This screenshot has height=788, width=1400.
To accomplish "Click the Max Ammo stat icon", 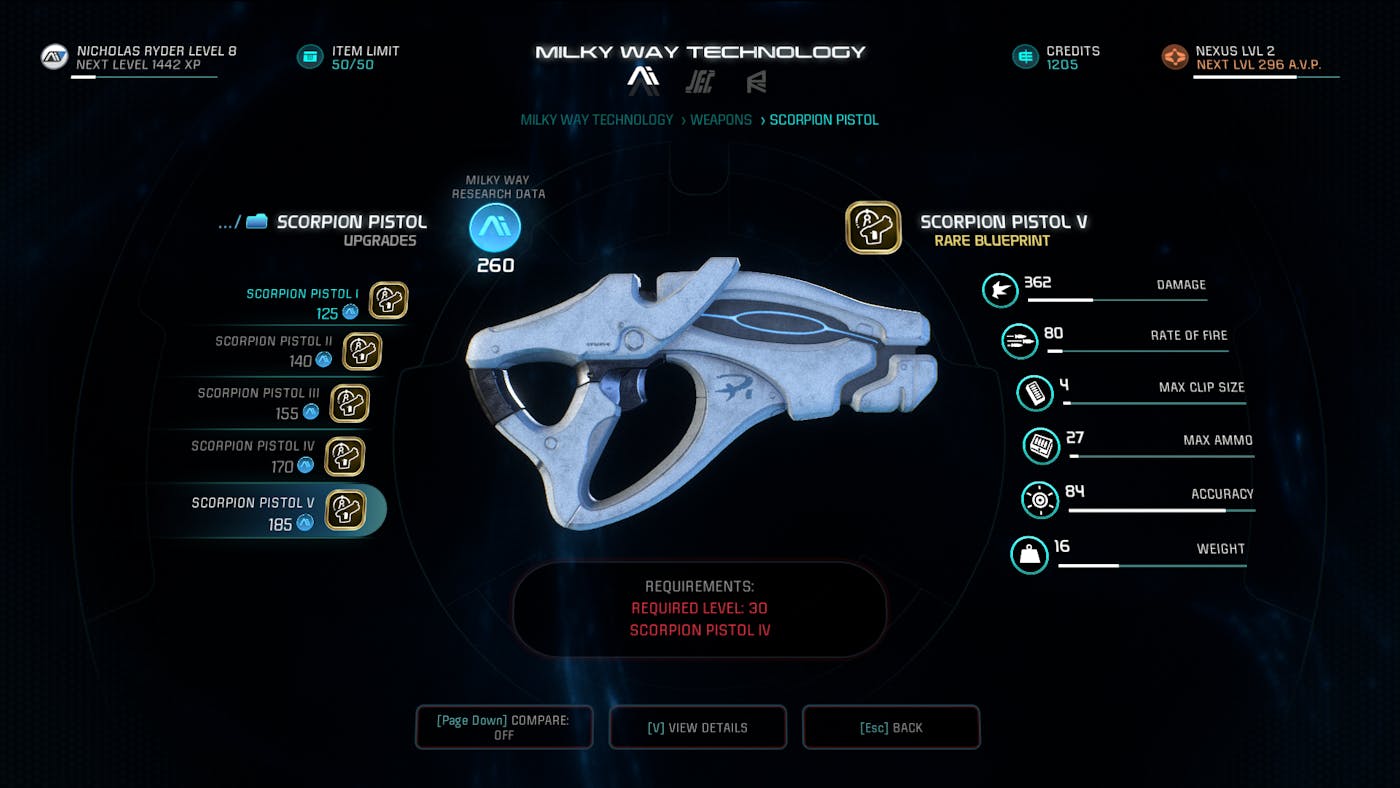I will pyautogui.click(x=1040, y=446).
